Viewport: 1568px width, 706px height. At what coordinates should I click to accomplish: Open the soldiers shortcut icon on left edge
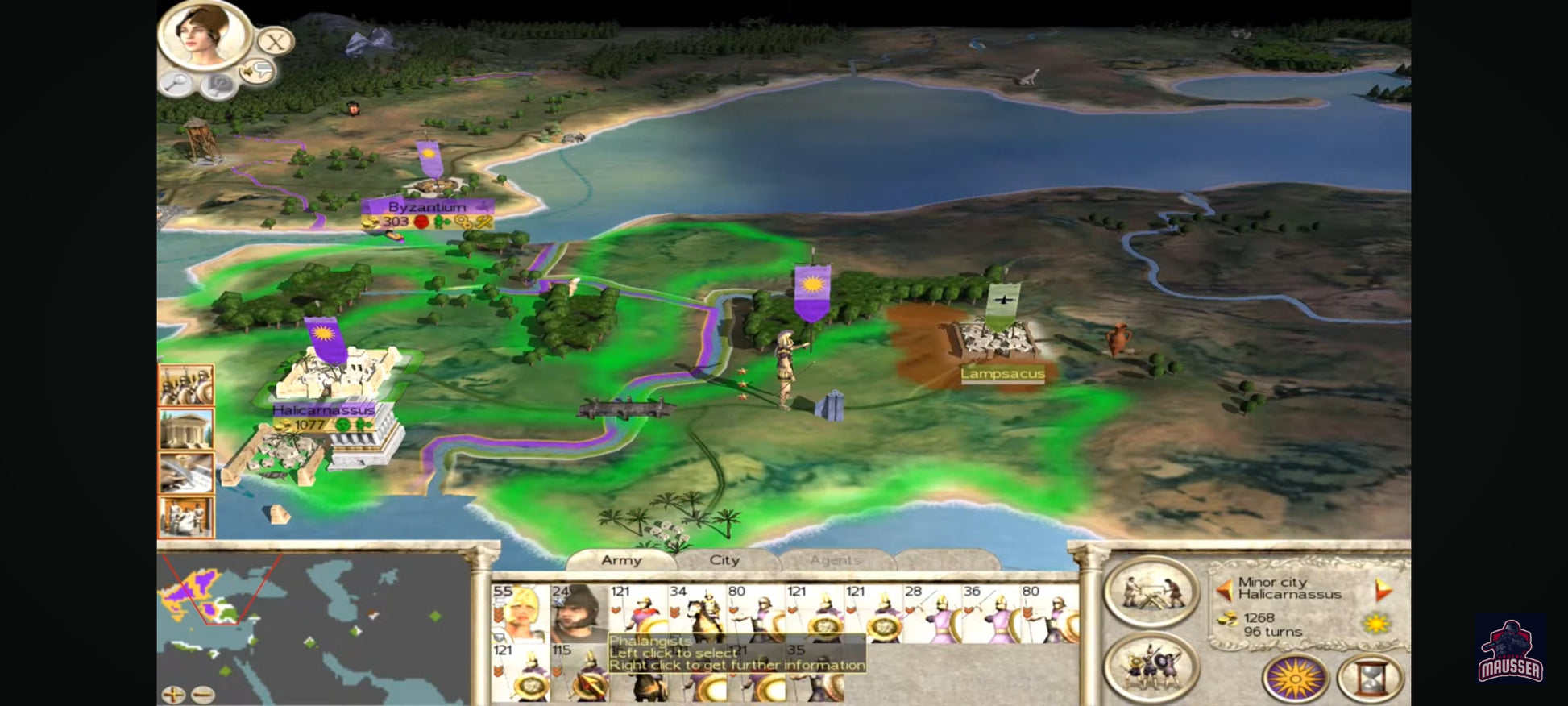pyautogui.click(x=186, y=384)
